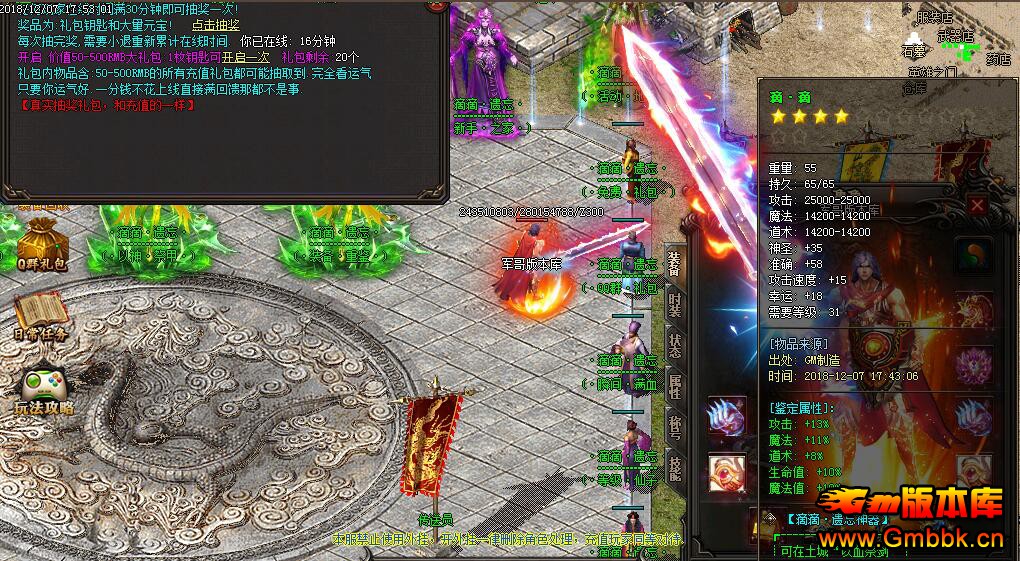Open the 日常任务 daily quests book

point(41,317)
